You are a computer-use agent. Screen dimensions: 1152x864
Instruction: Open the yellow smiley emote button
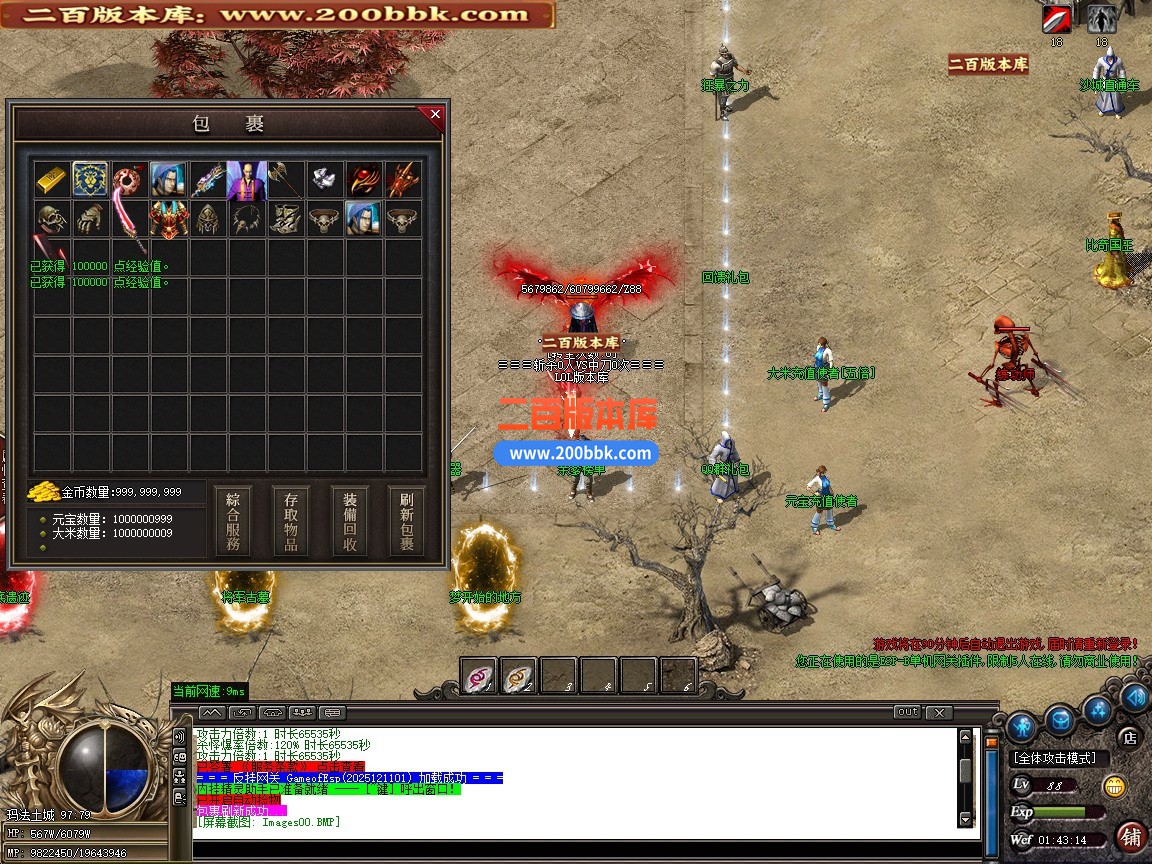tap(1113, 786)
